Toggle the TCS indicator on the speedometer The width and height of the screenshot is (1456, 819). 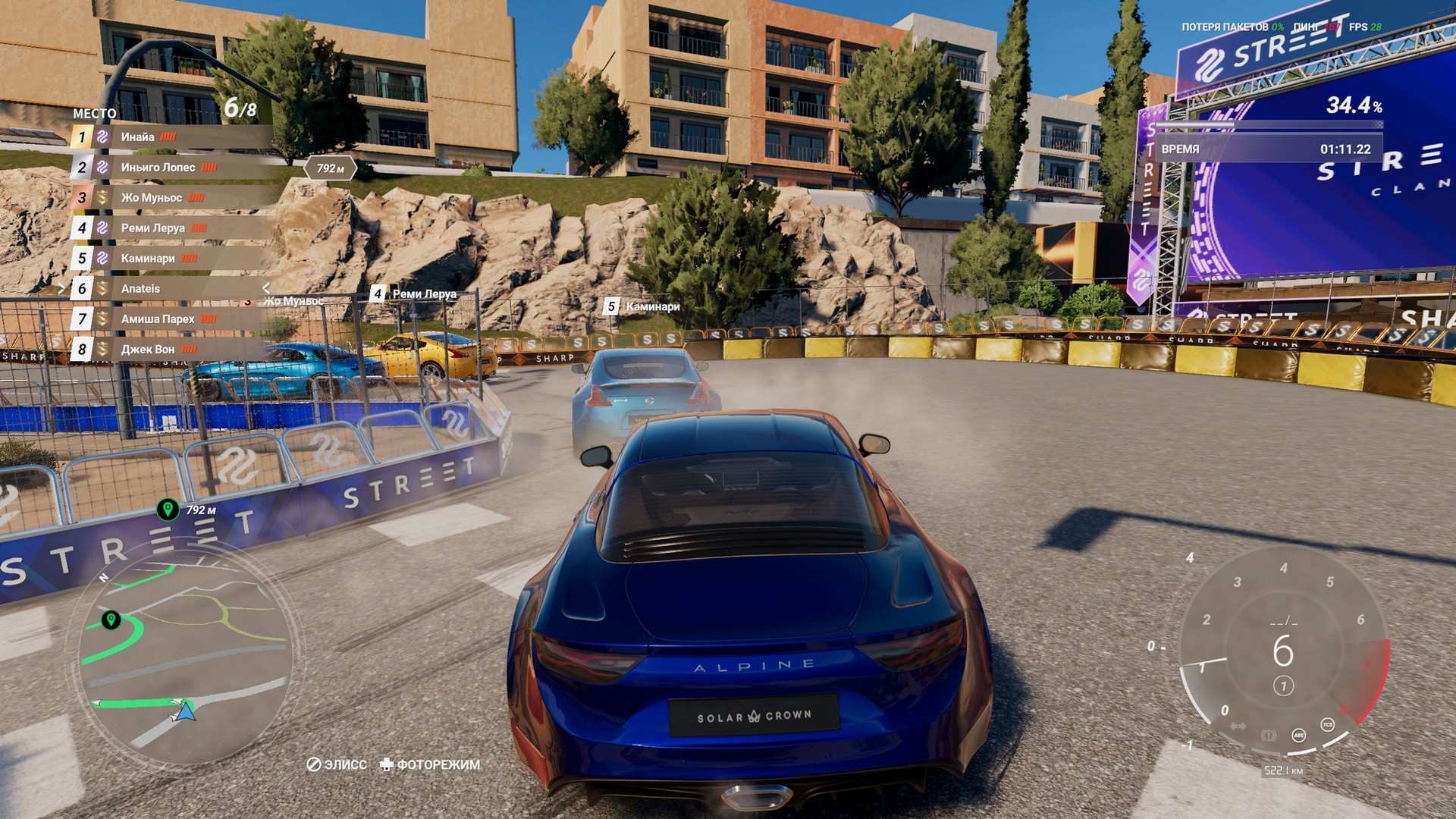pyautogui.click(x=1327, y=725)
